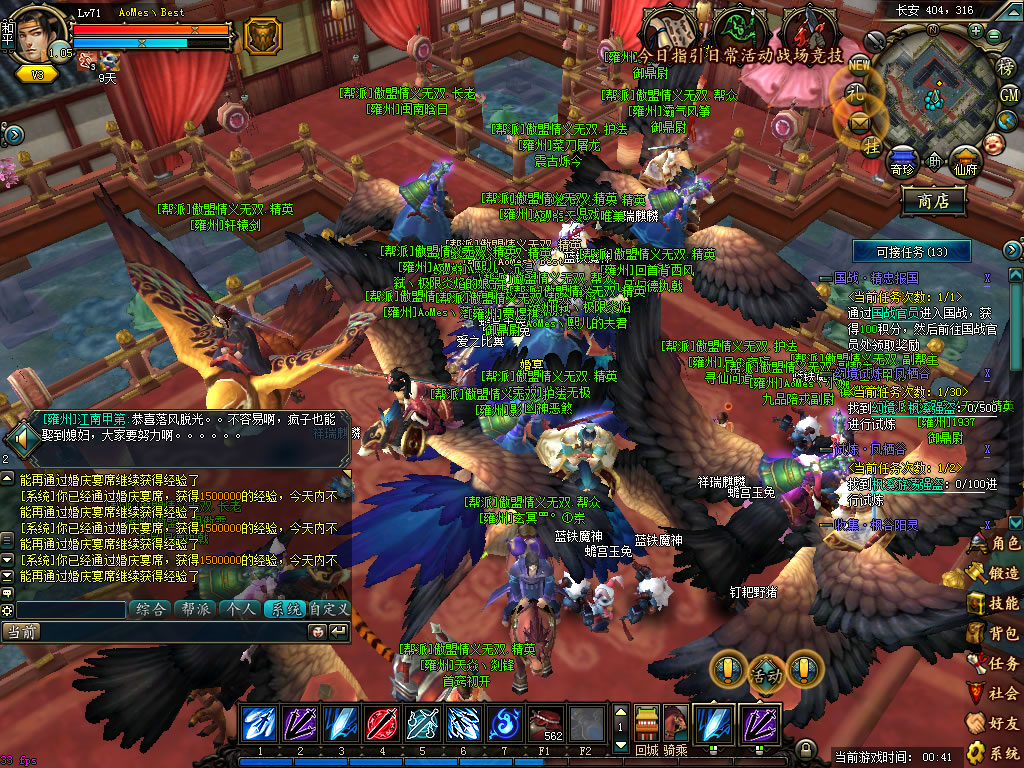Zoom out the minimap with minus button
Viewport: 1024px width, 768px height.
coord(993,36)
